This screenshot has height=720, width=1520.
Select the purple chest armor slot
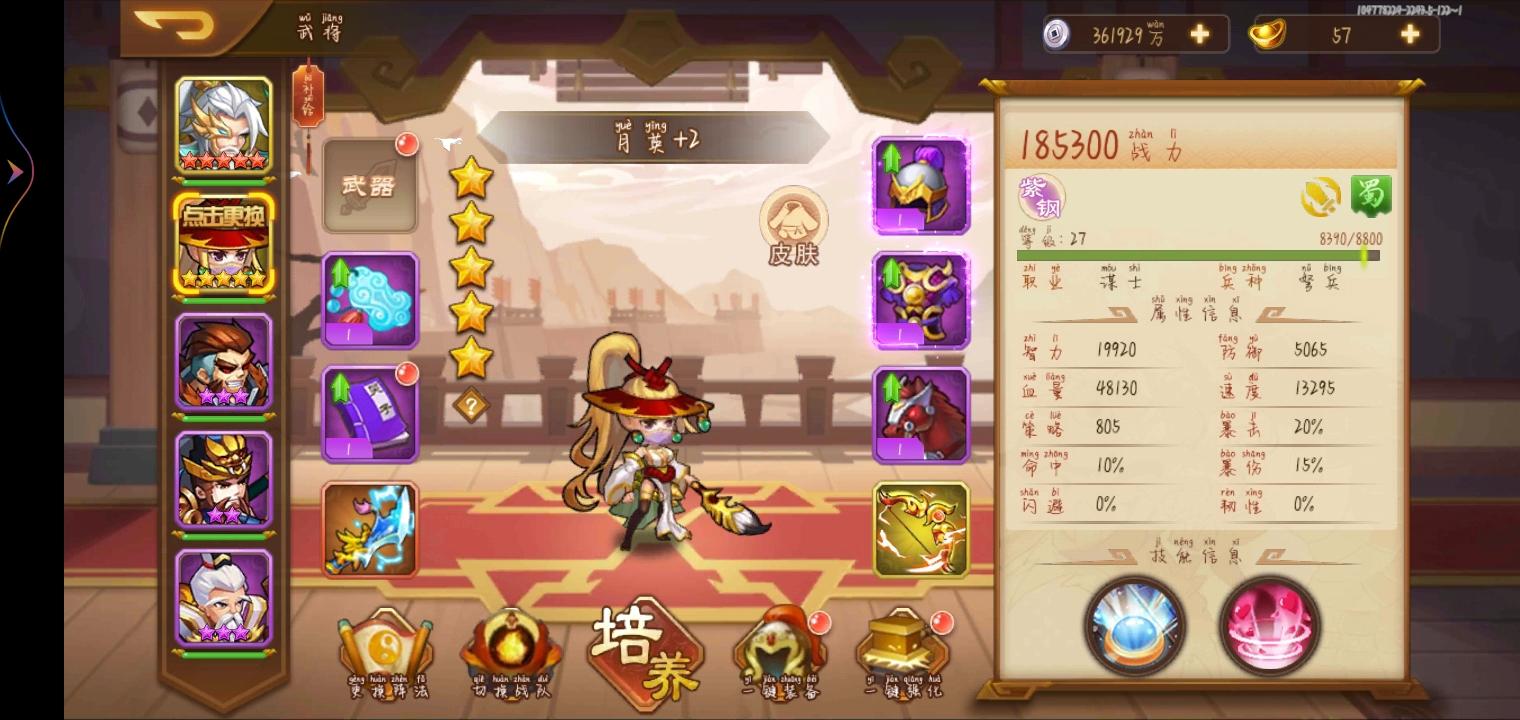918,300
